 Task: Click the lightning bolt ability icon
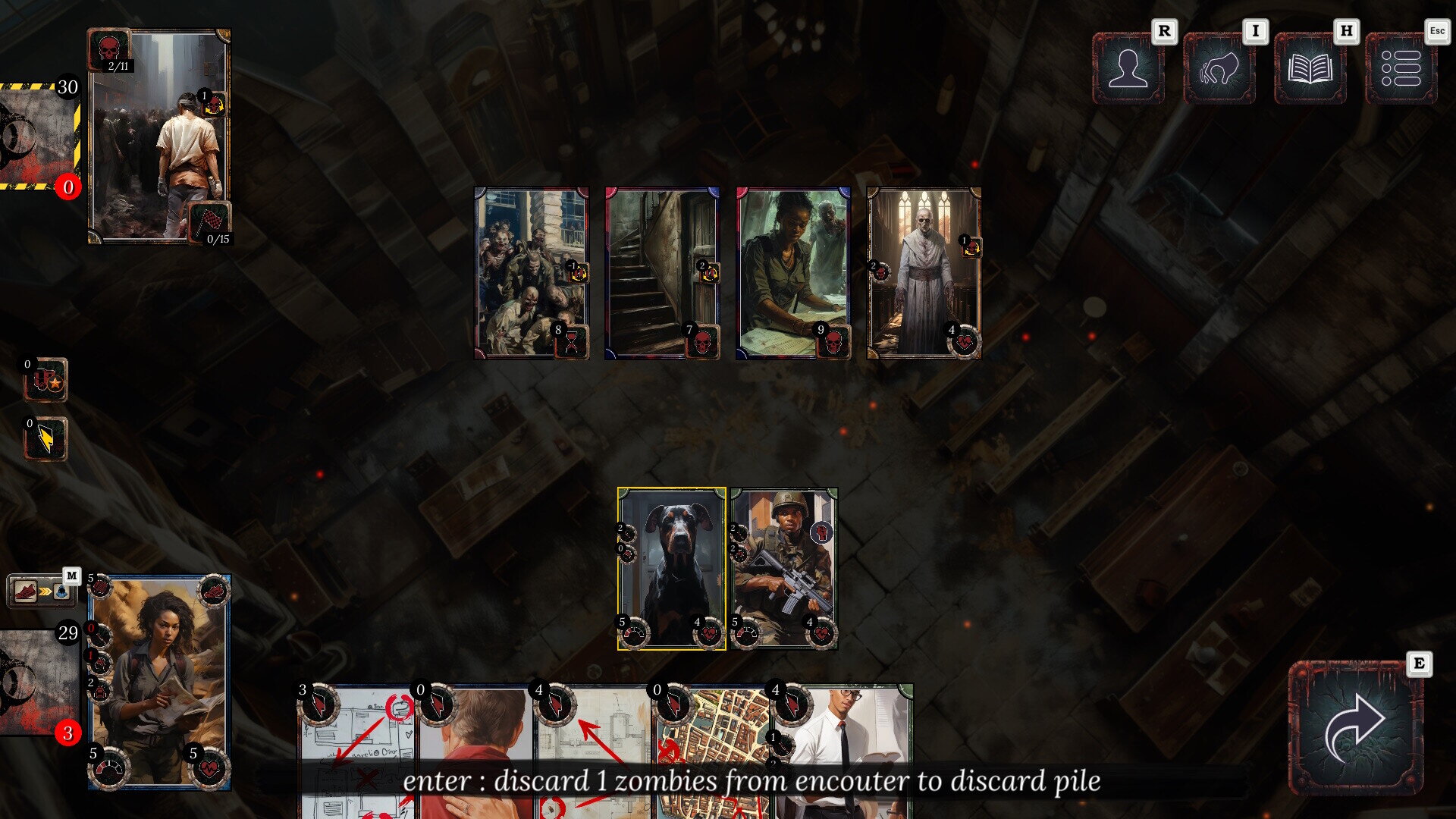[x=45, y=440]
